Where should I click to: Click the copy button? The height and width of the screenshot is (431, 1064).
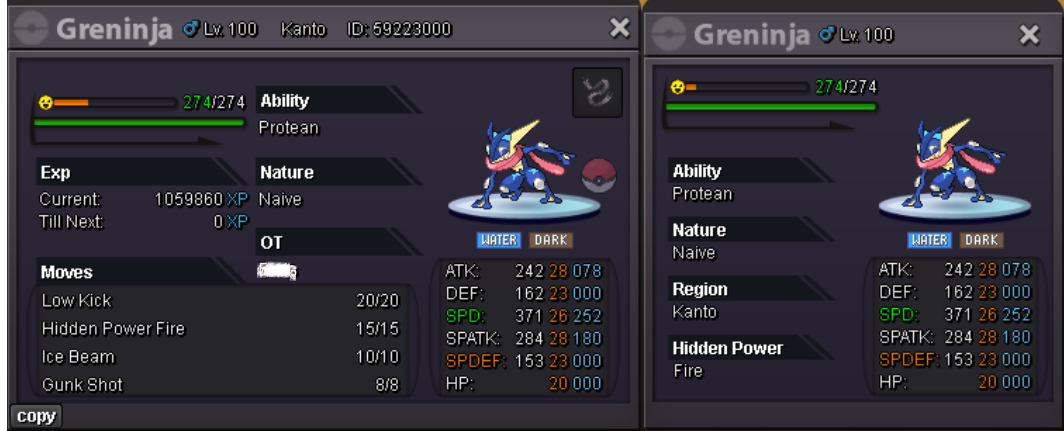pyautogui.click(x=36, y=417)
